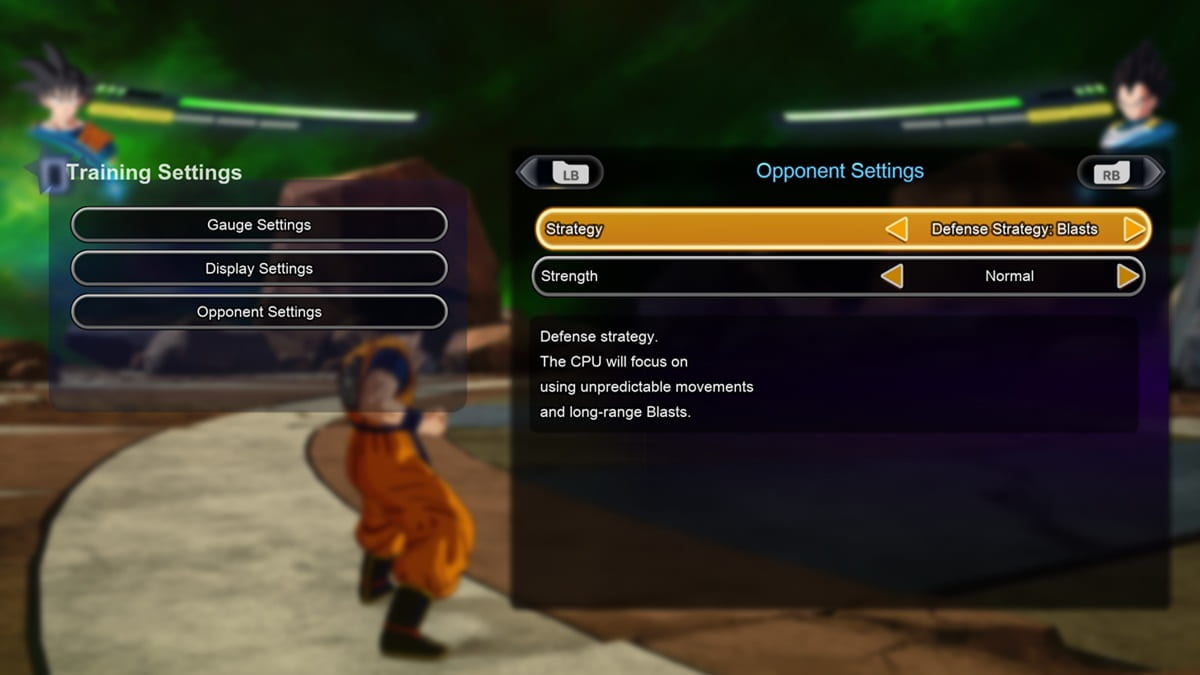Choose Opponent Settings in the left menu
The height and width of the screenshot is (675, 1200).
259,312
